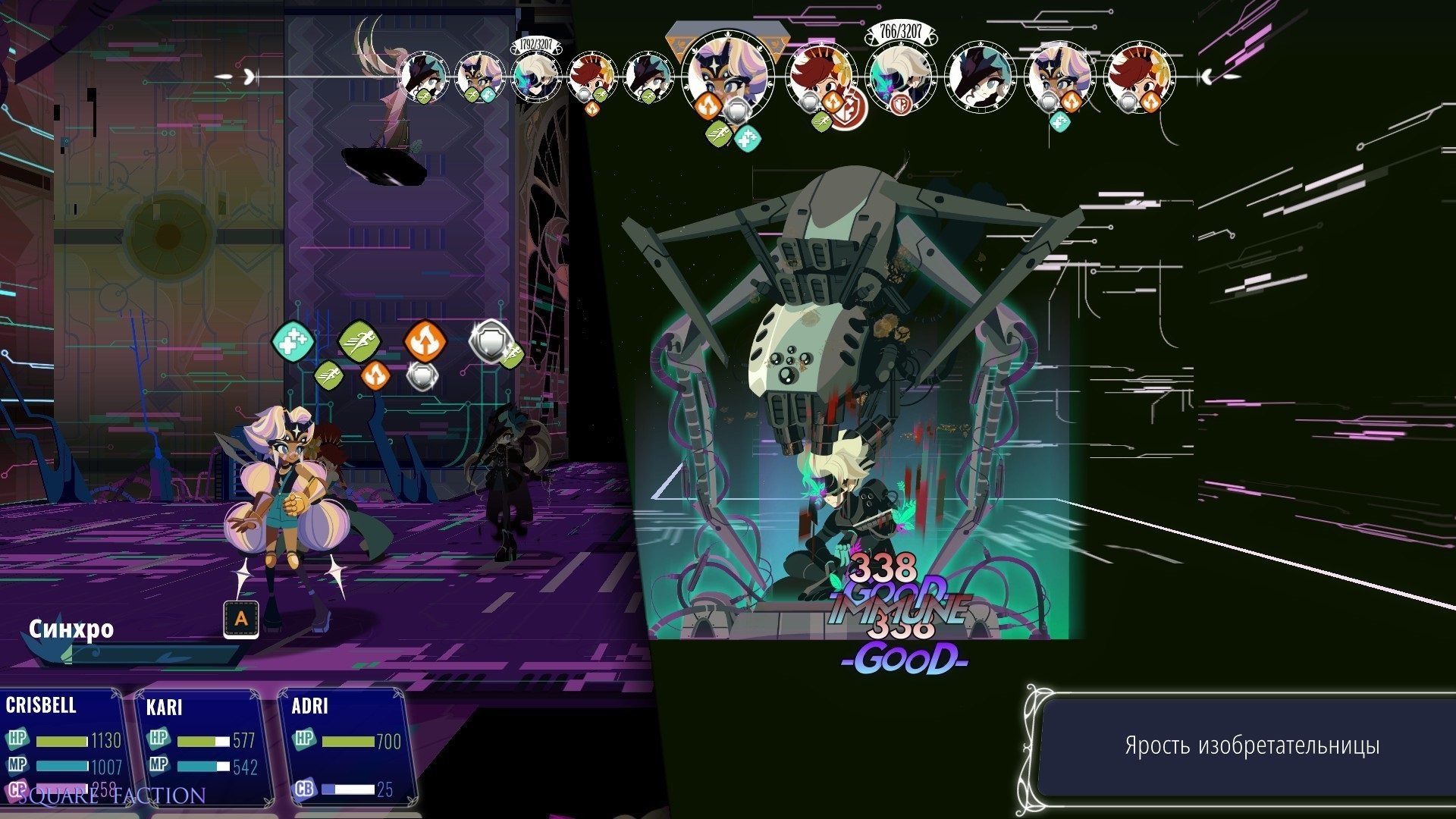Select Crisbell's party status panel
This screenshot has height=819, width=1456.
(62, 747)
